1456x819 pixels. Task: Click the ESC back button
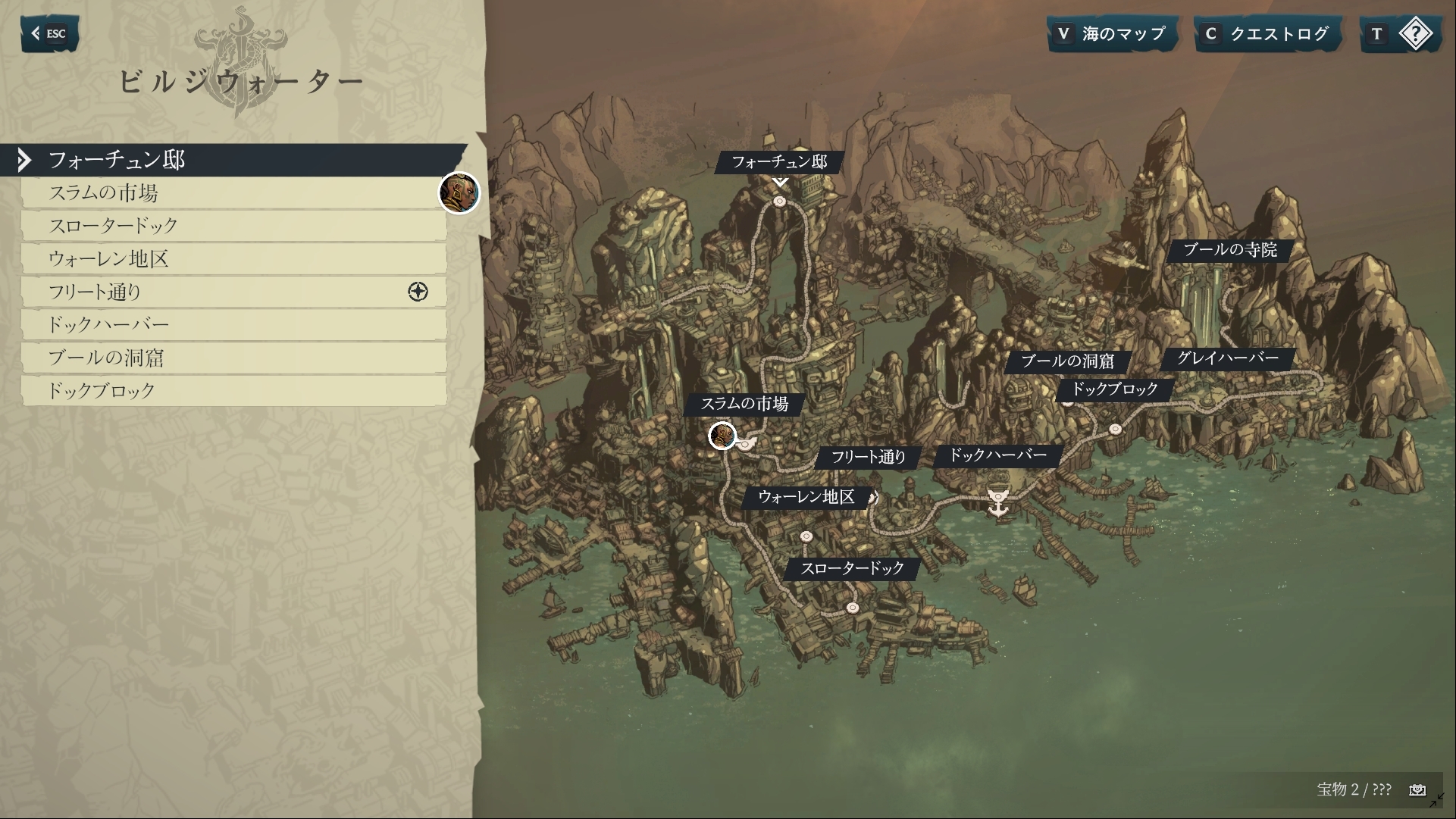pos(49,33)
